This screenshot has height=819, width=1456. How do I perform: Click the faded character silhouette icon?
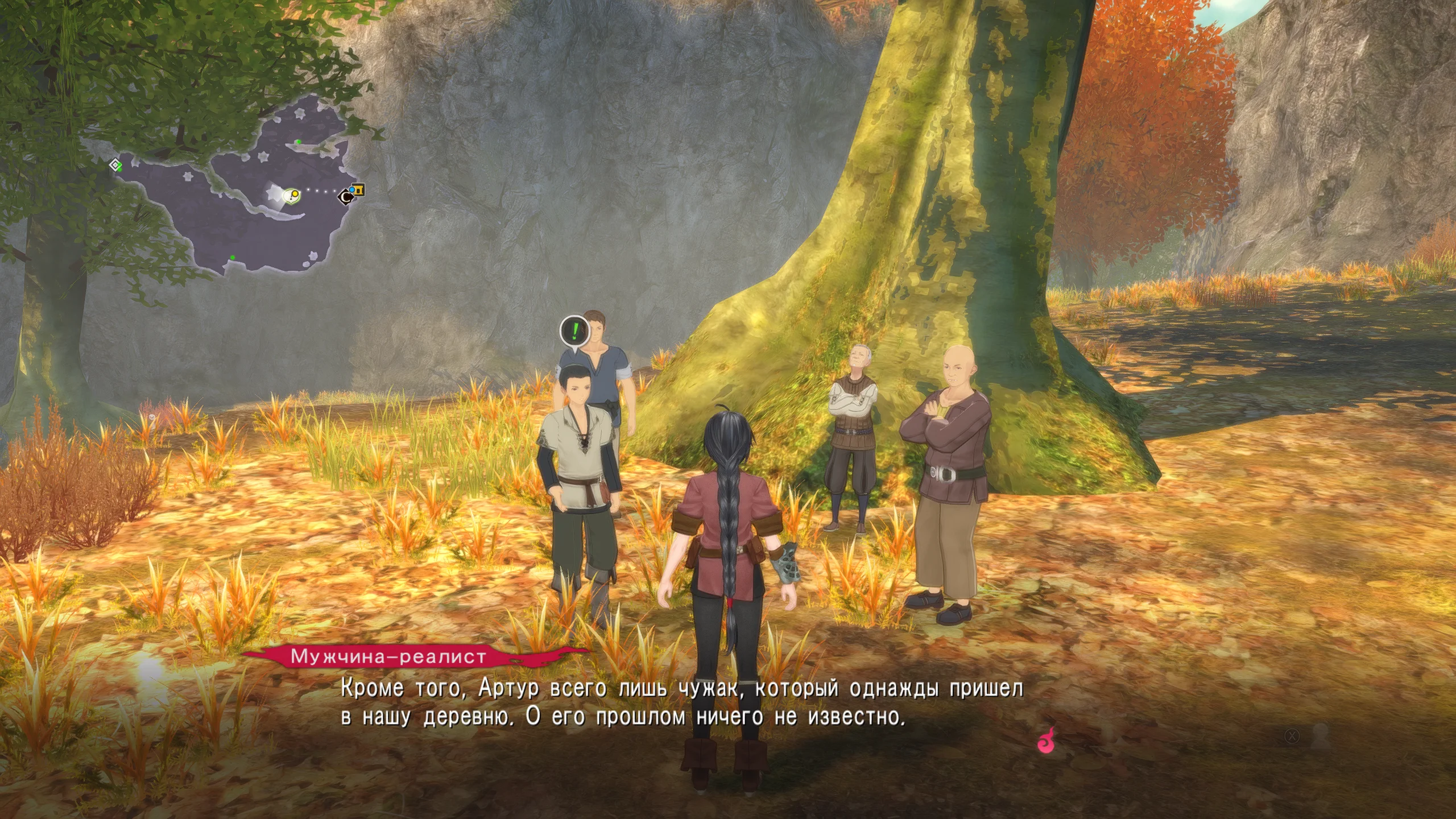1319,737
